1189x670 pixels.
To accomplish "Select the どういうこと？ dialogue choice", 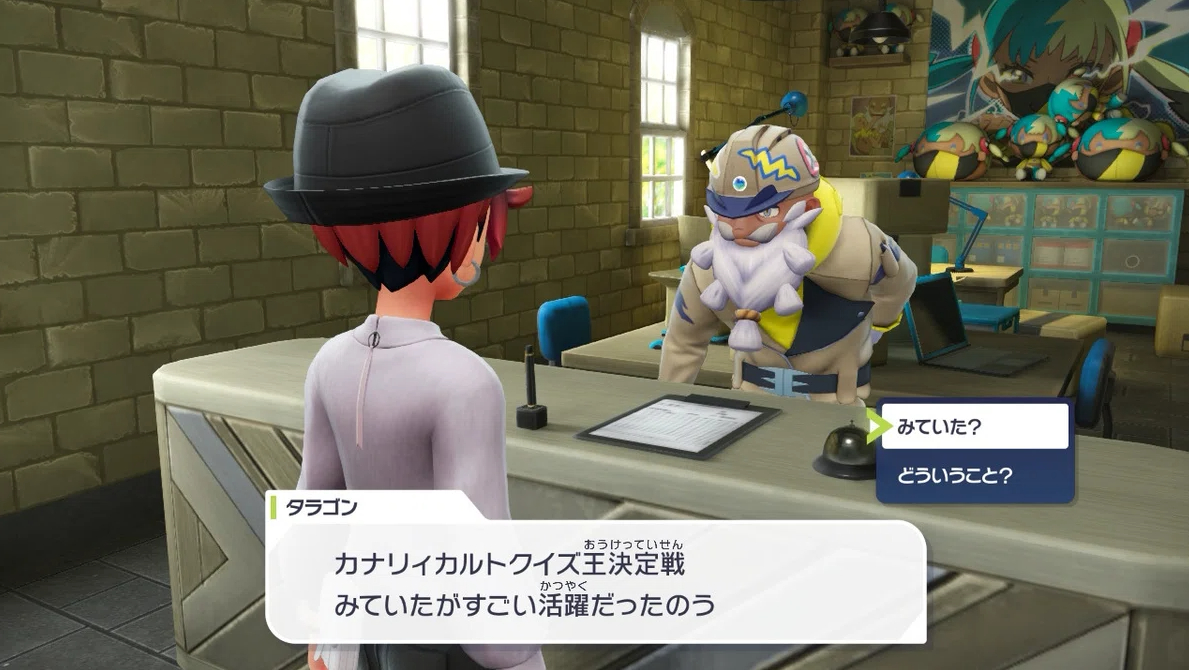I will [x=975, y=475].
